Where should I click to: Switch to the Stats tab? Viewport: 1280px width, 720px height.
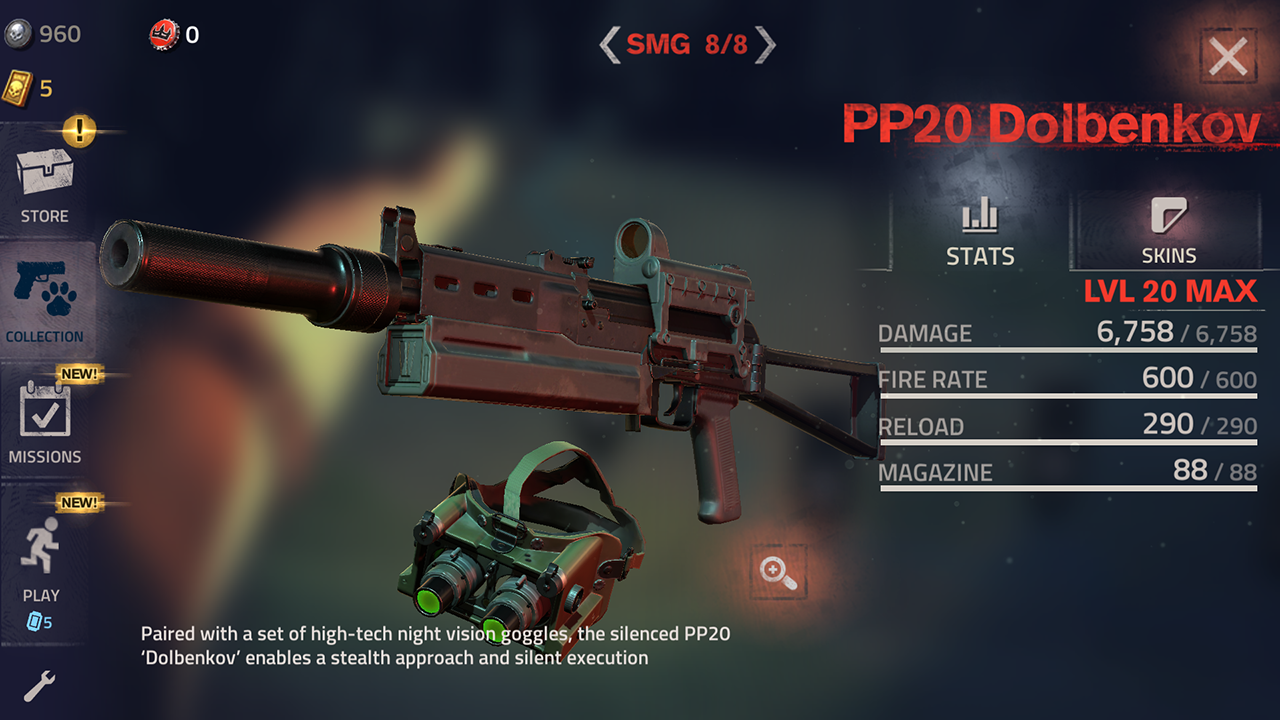pos(980,232)
